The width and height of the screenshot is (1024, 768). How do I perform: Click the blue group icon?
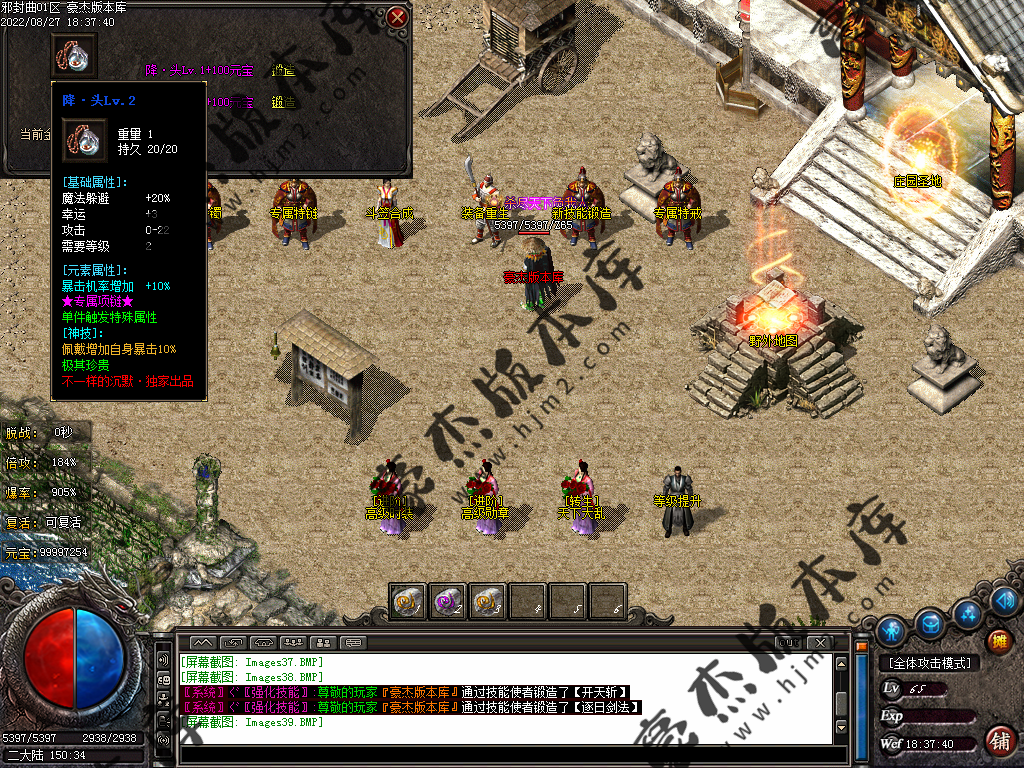coord(967,613)
